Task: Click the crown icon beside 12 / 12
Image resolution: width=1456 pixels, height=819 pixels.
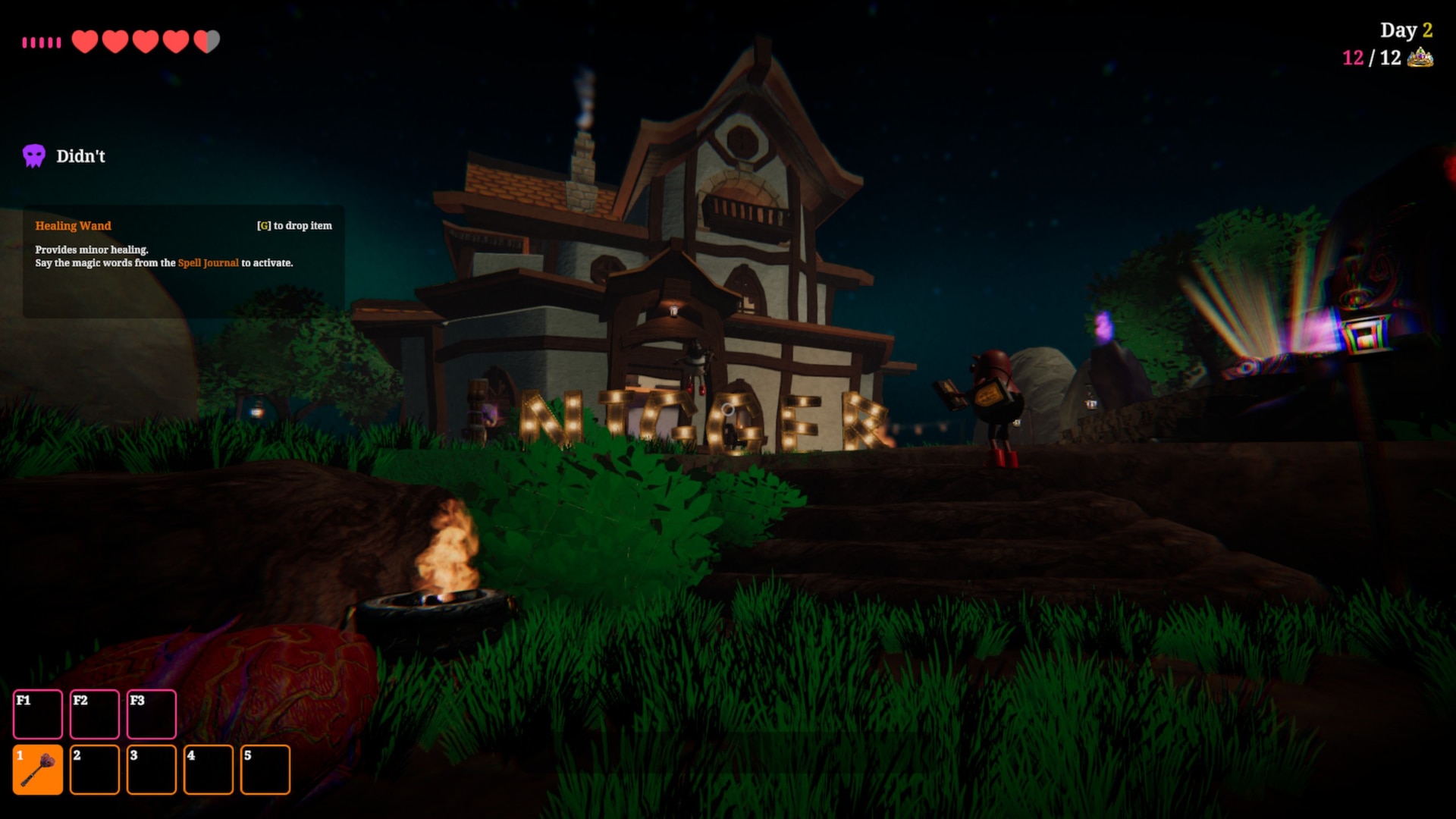Action: 1420,58
